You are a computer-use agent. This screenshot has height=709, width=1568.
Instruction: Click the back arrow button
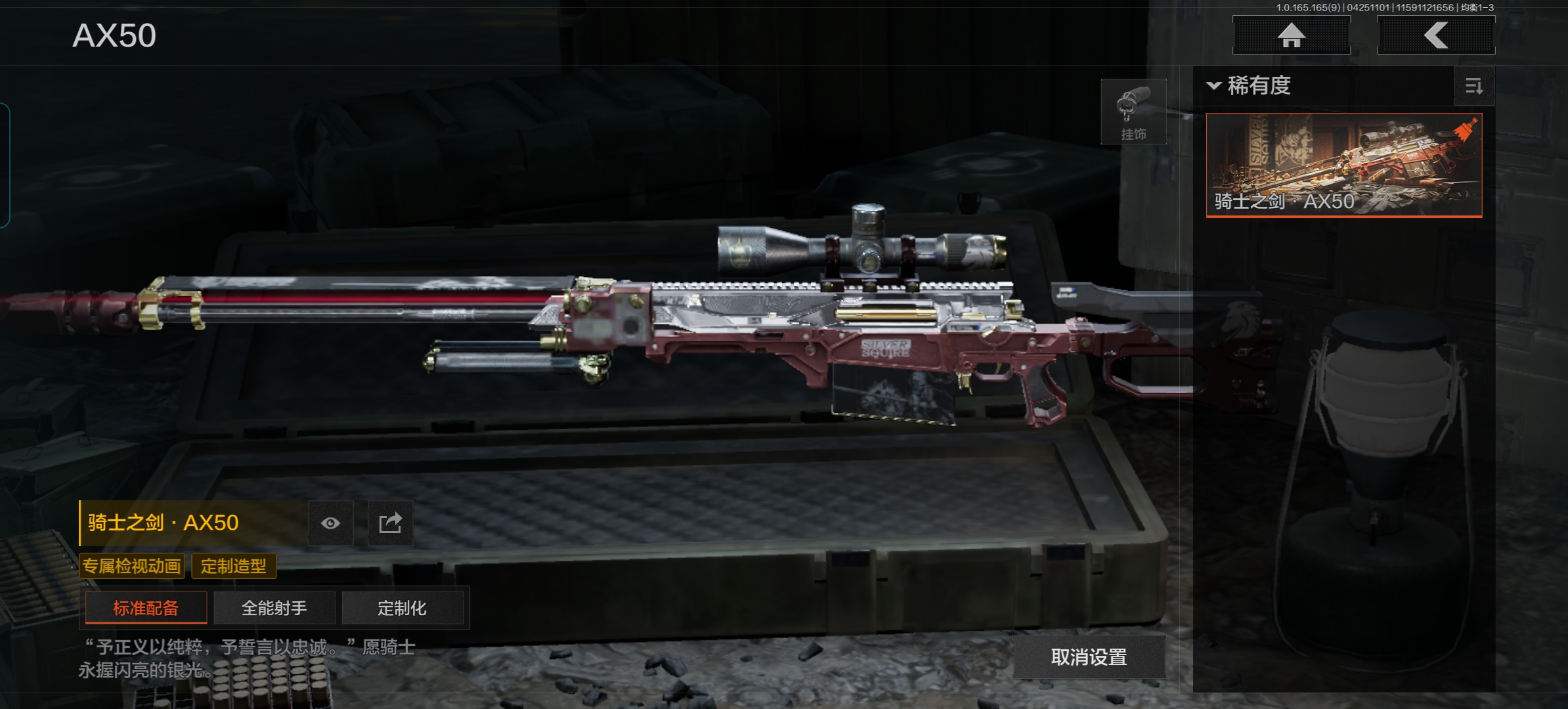(1435, 35)
